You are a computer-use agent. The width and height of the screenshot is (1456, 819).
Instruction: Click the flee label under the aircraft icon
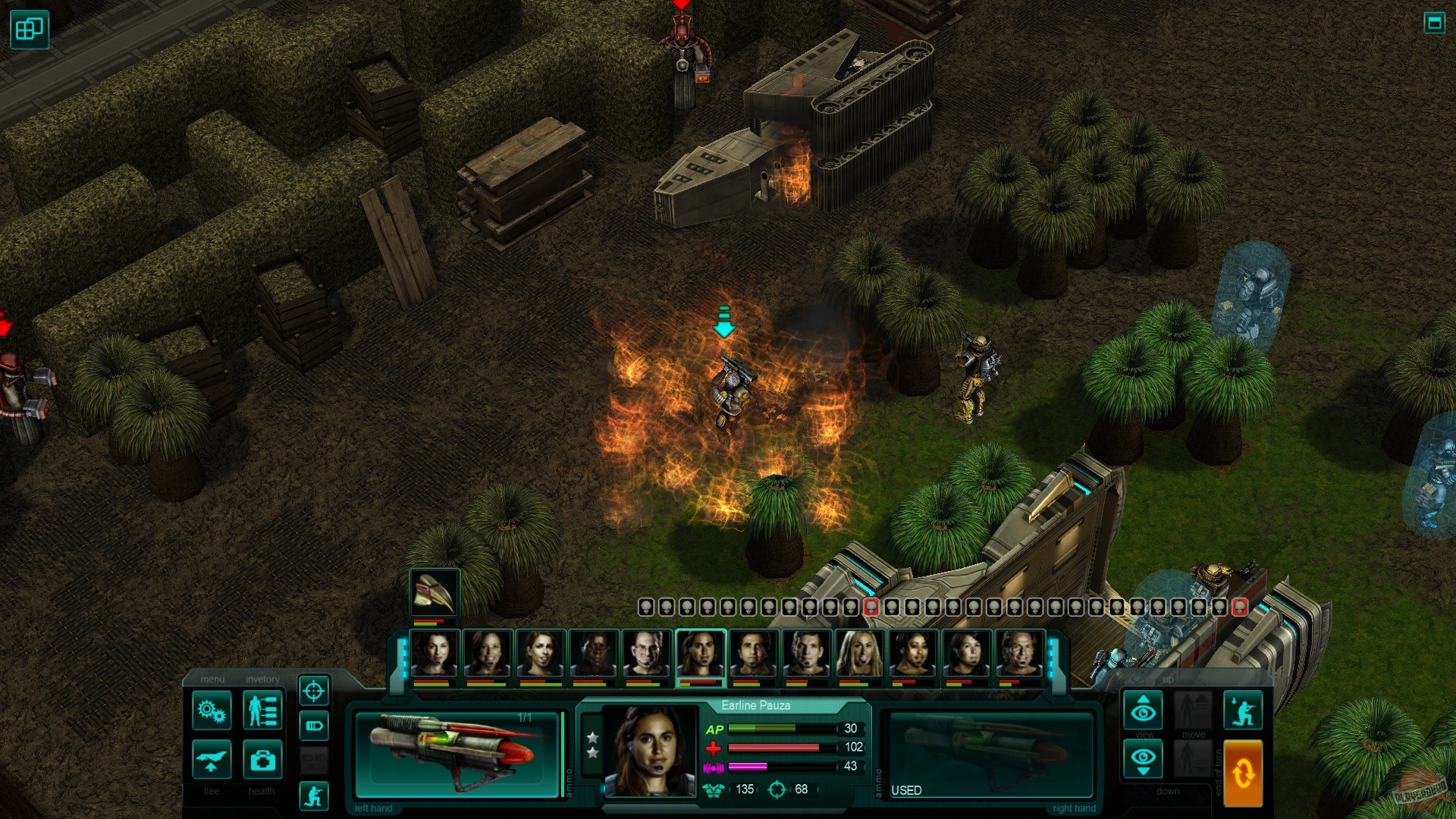coord(212,791)
